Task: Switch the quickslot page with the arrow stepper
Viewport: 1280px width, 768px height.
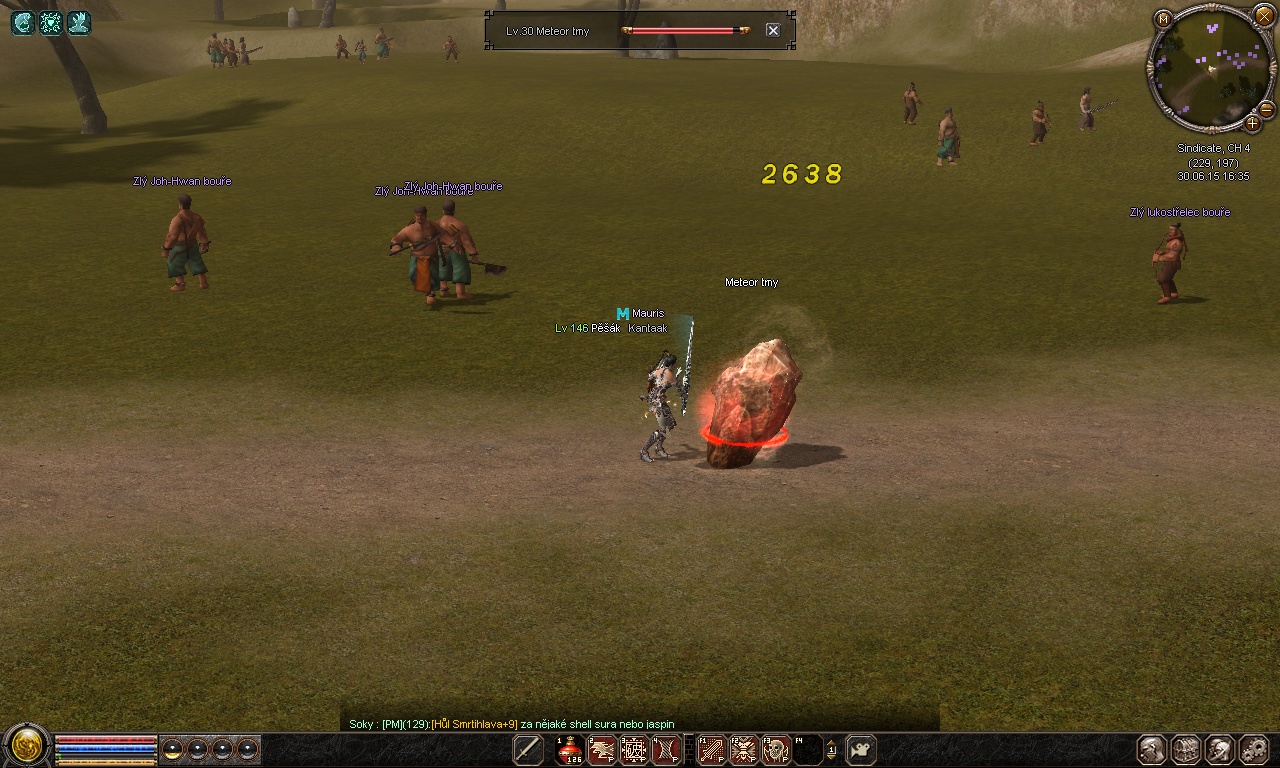Action: click(831, 750)
